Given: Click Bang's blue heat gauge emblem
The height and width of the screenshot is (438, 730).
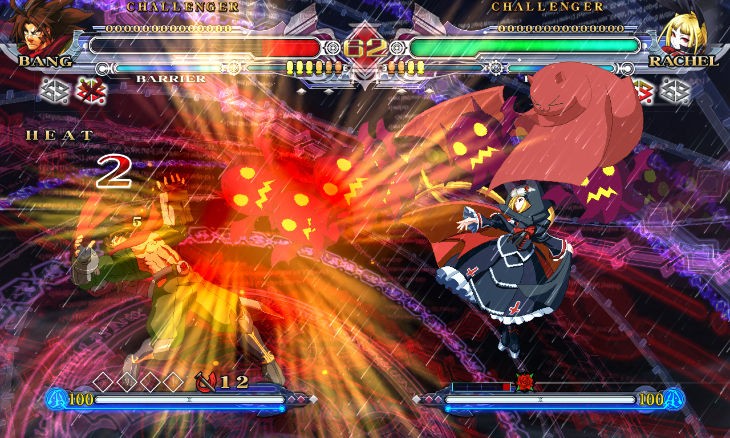Looking at the screenshot, I should (x=56, y=399).
